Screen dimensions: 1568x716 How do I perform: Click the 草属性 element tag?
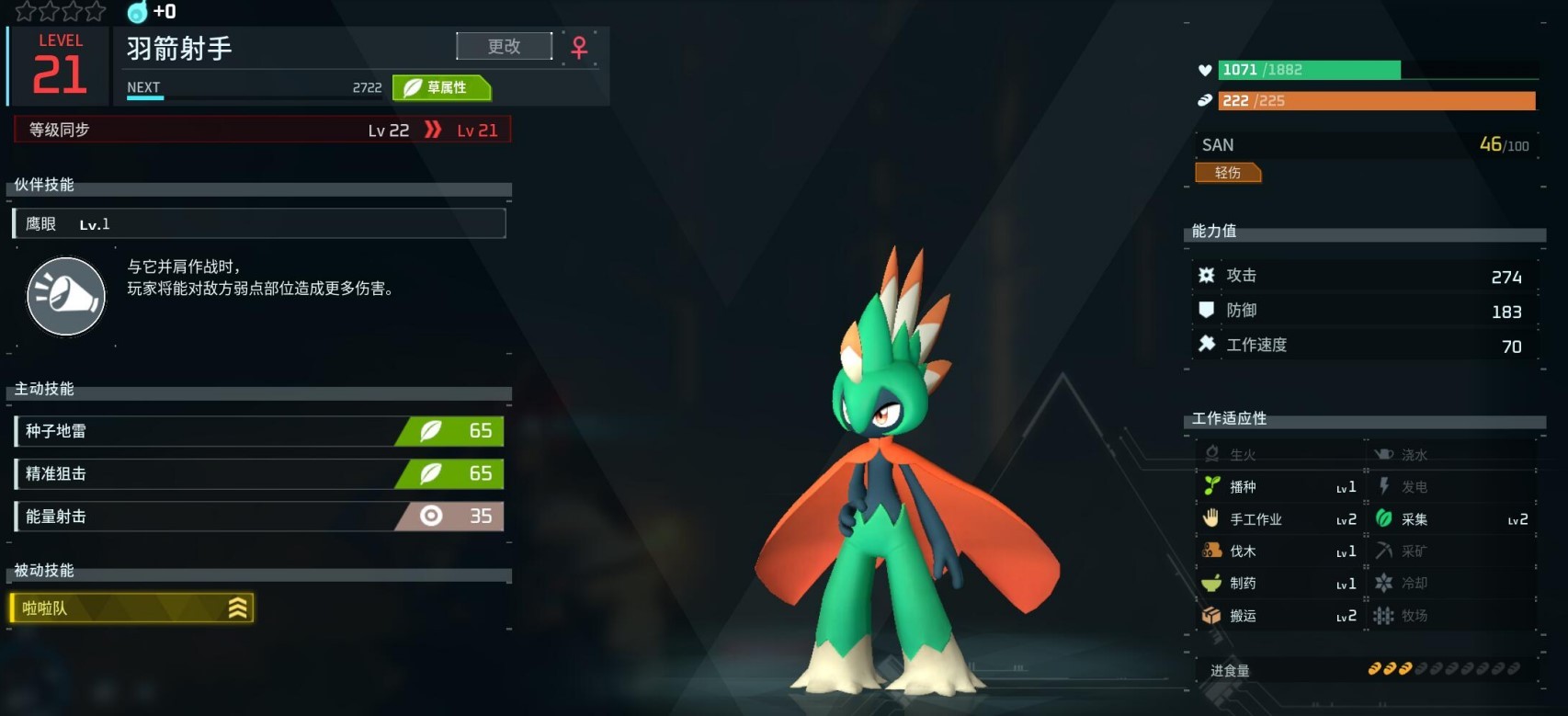(x=441, y=87)
